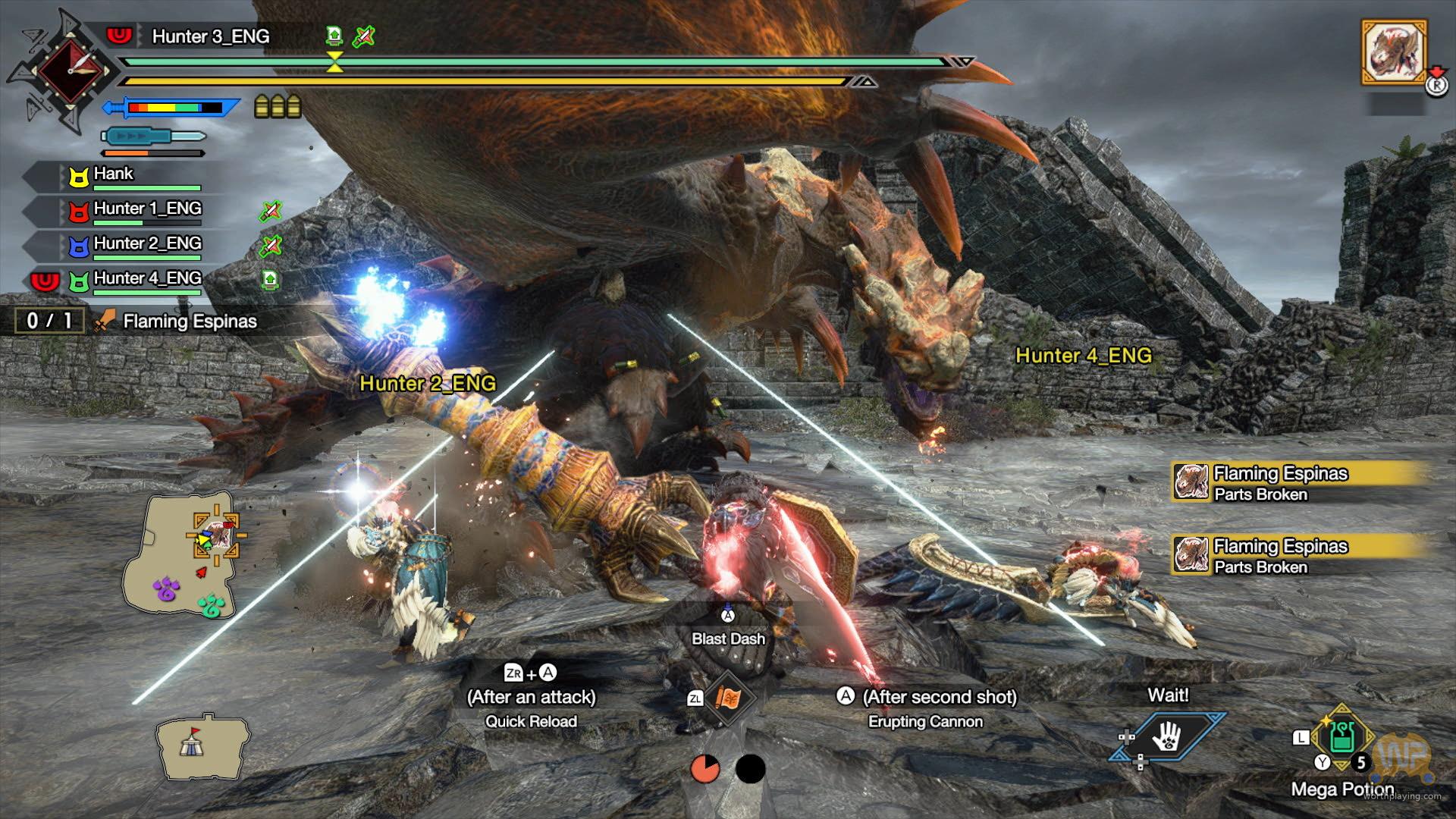Choose Hunter 2_ENG party list row
Viewport: 1456px width, 819px height.
click(x=147, y=244)
